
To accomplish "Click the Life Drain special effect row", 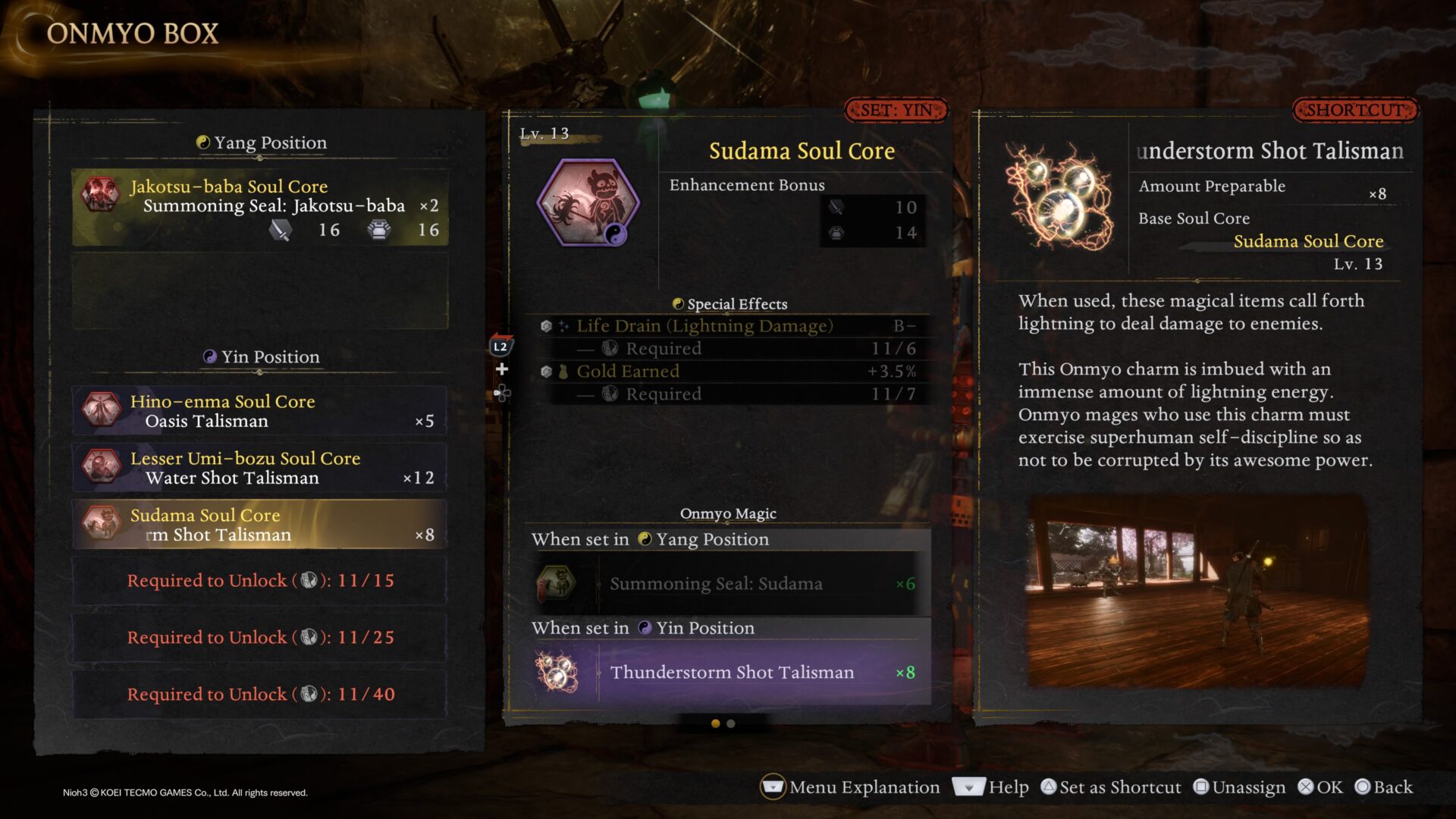I will (x=726, y=326).
